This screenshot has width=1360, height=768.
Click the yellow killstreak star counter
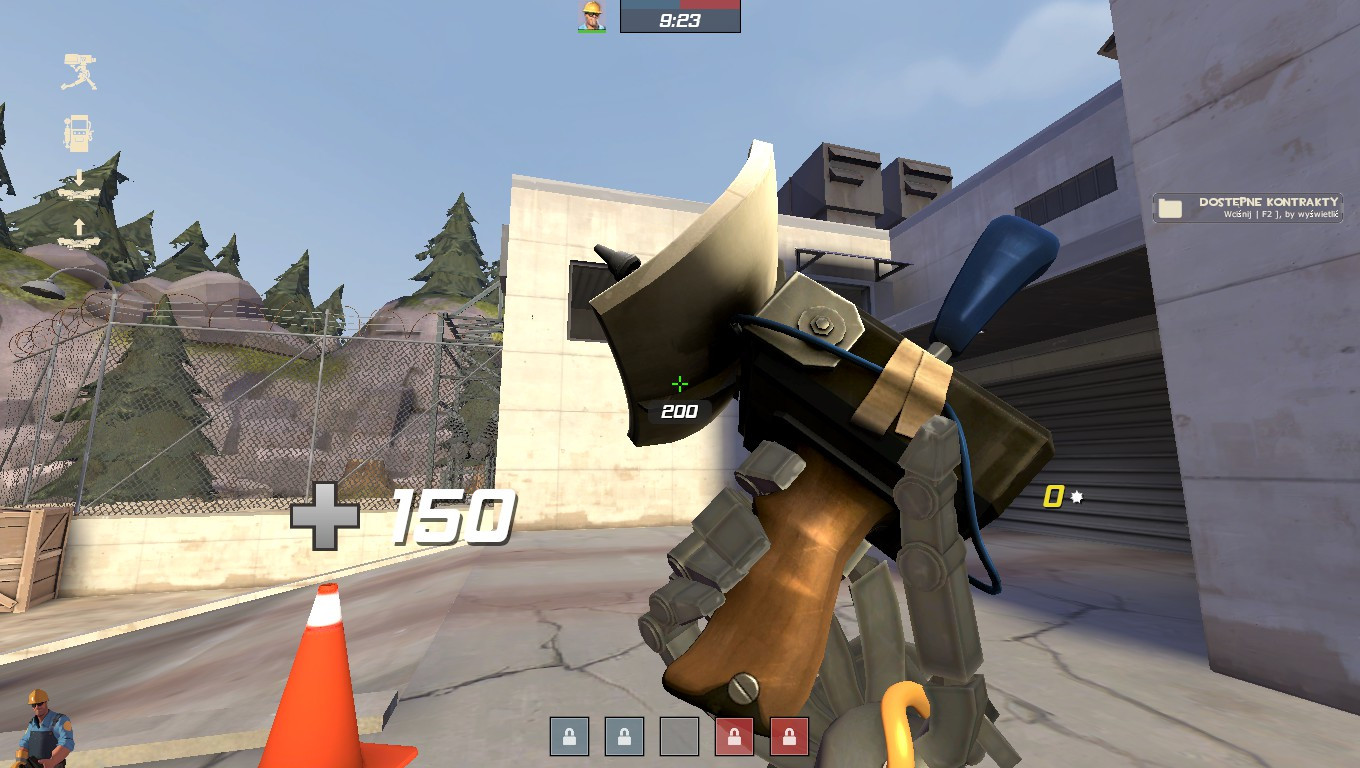1053,496
